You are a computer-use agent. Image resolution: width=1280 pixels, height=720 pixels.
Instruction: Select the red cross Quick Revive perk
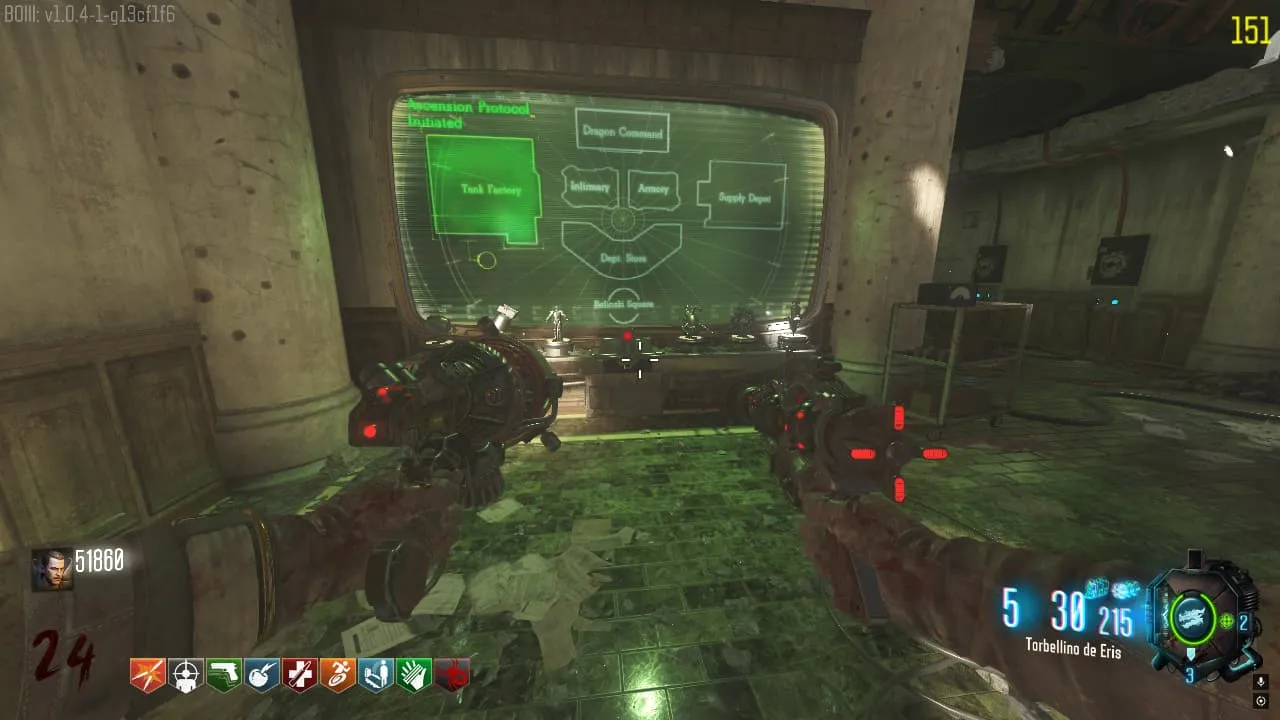(300, 675)
